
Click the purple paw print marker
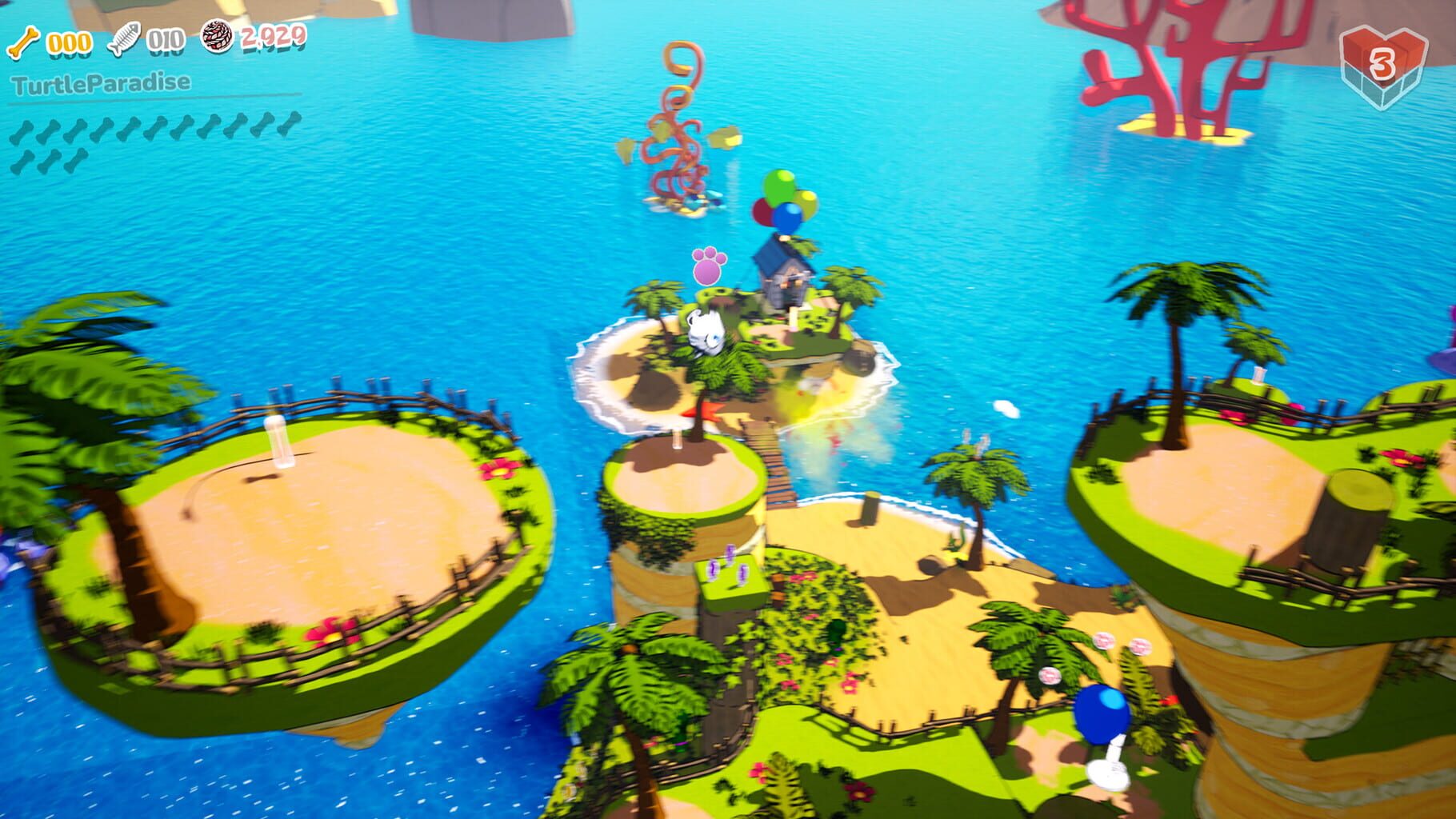point(707,266)
